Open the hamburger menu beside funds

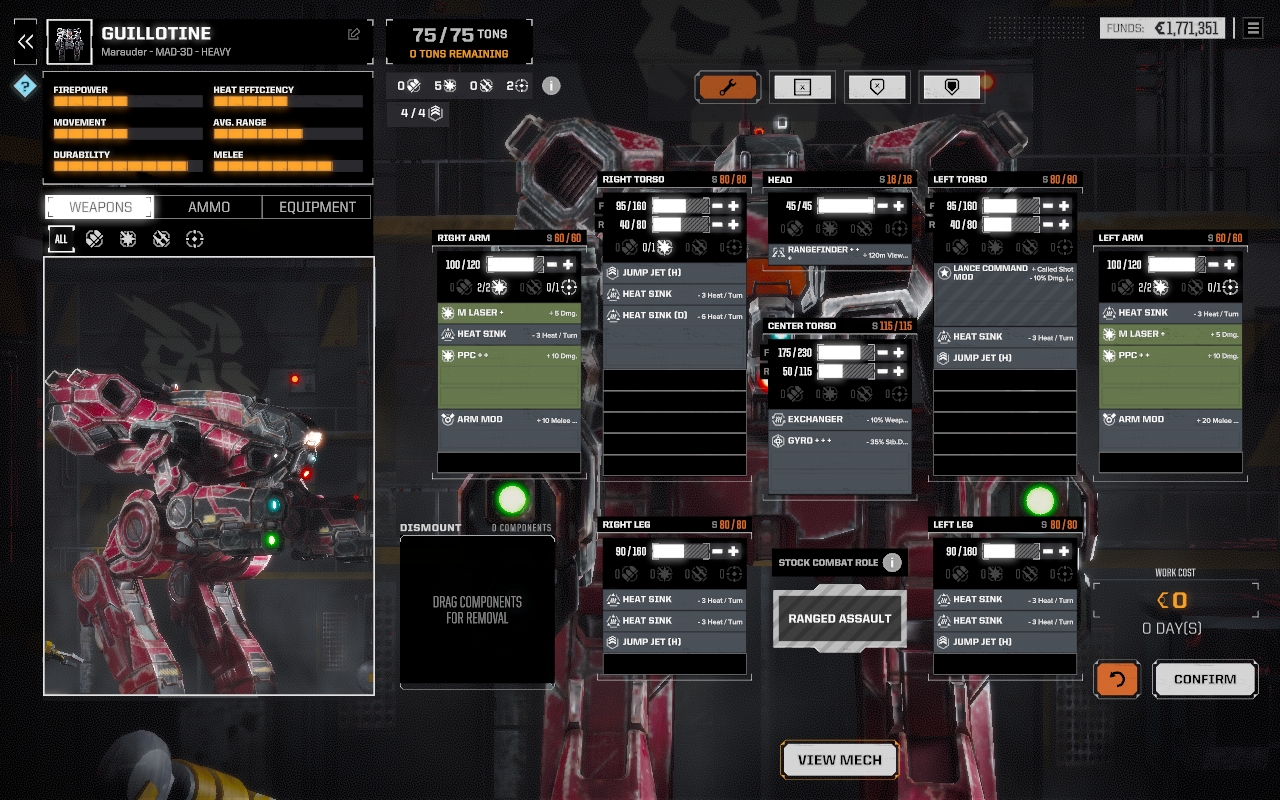tap(1253, 28)
